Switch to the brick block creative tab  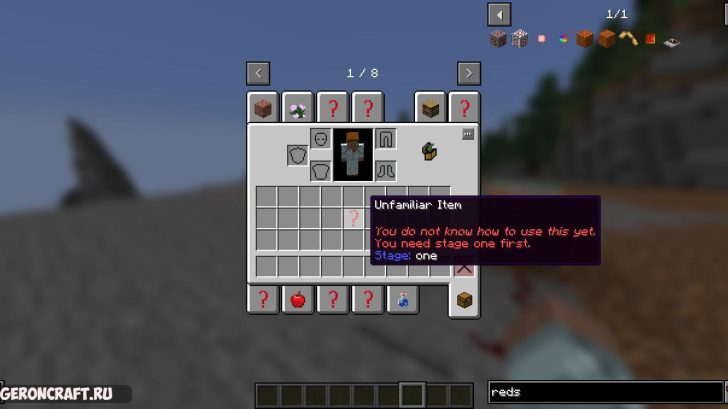(263, 108)
